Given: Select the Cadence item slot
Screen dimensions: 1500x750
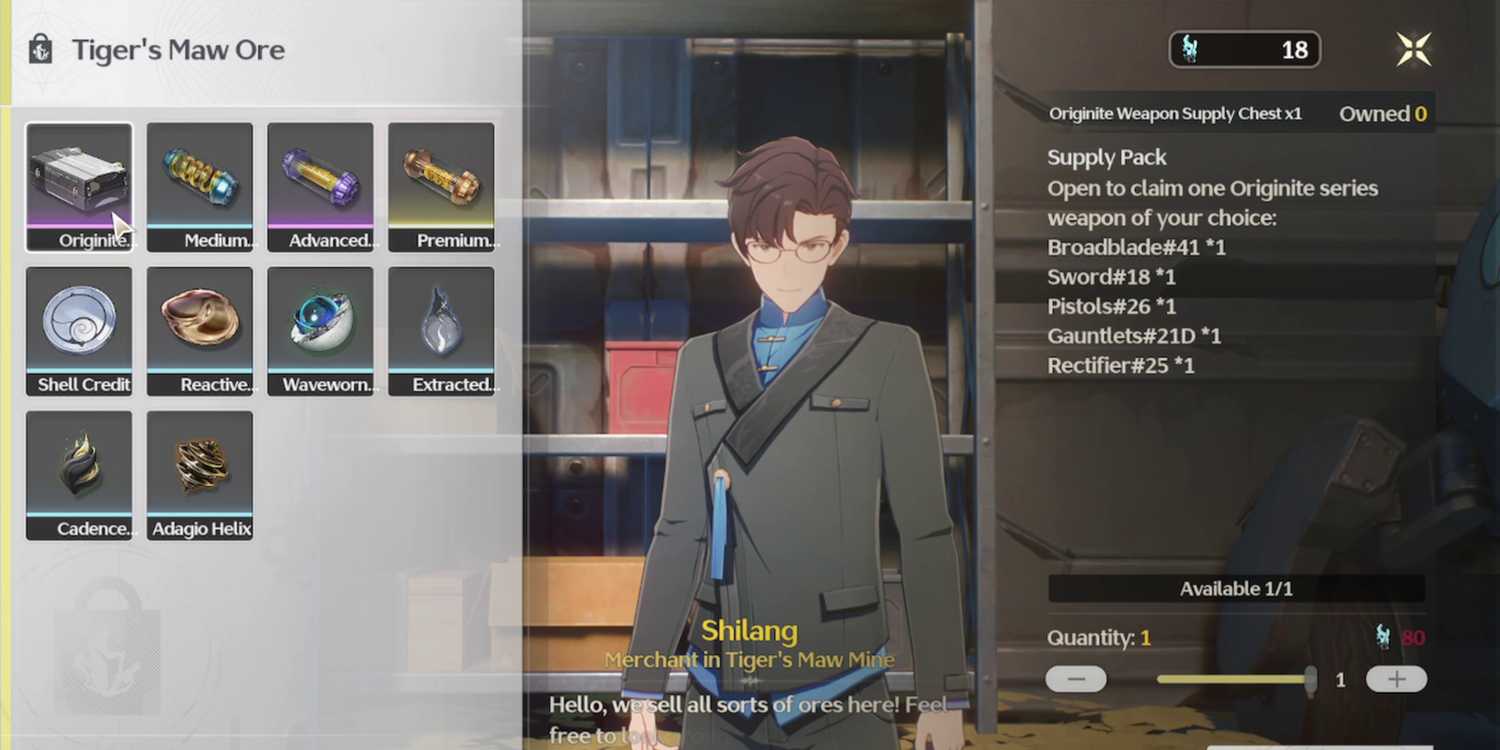Looking at the screenshot, I should coord(79,475).
